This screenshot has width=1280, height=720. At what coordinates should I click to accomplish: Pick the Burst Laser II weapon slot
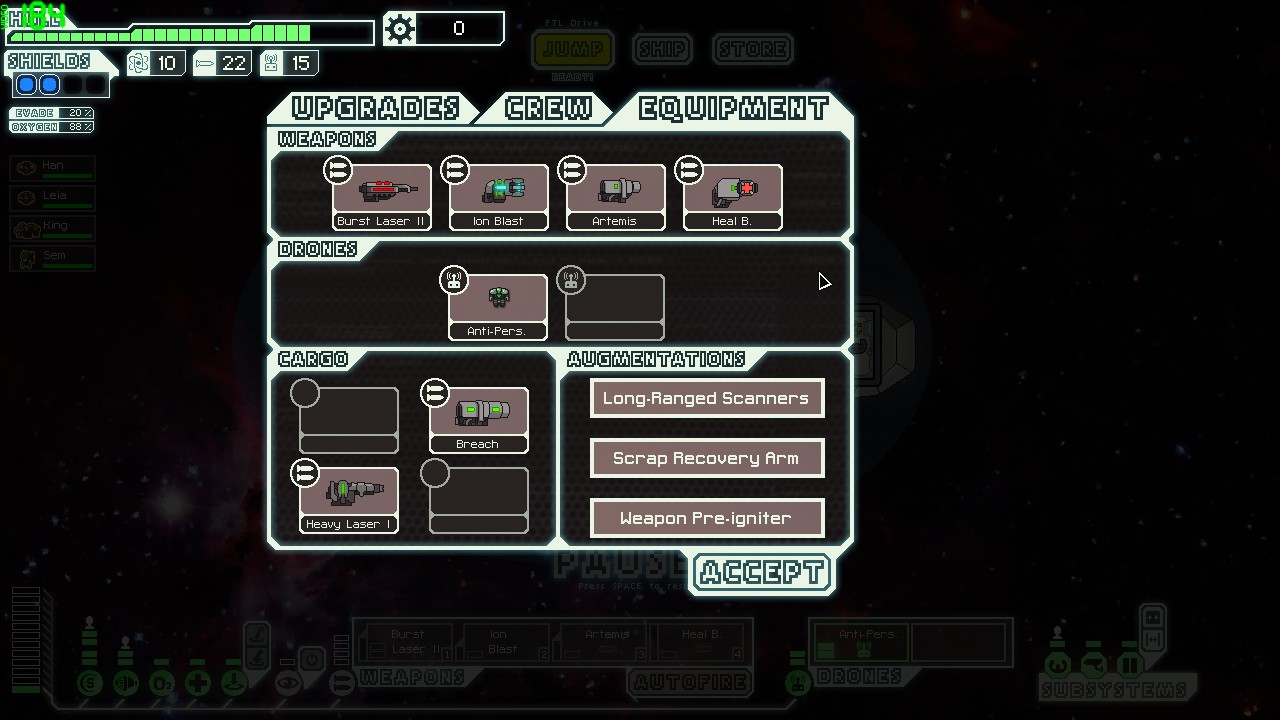click(381, 197)
